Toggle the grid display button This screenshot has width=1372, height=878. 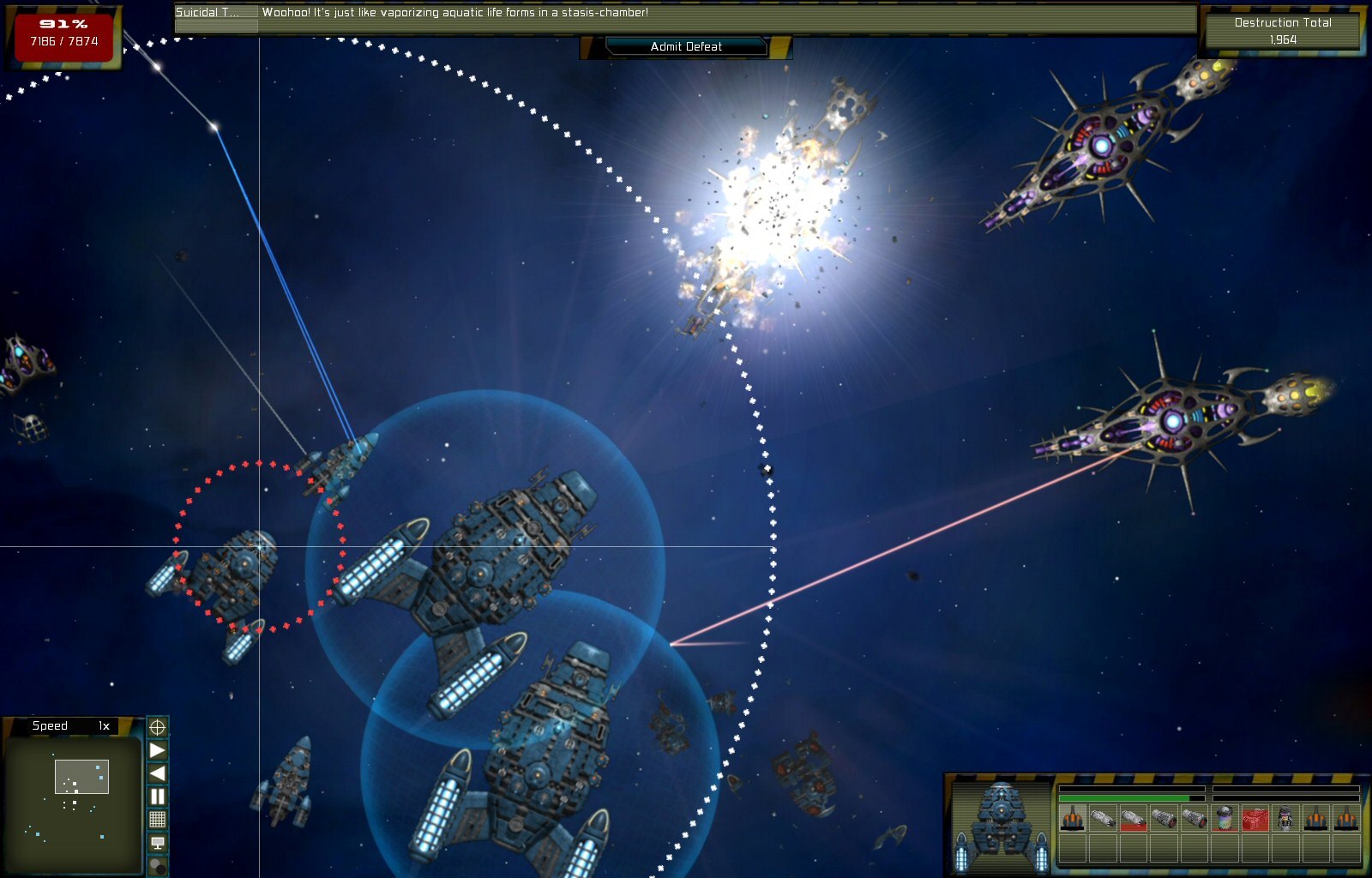[x=158, y=820]
